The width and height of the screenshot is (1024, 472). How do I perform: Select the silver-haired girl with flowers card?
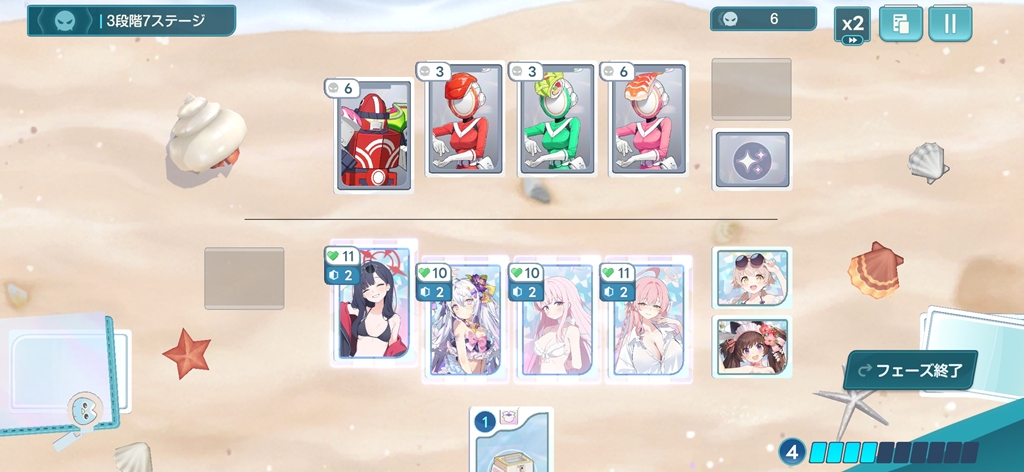pyautogui.click(x=464, y=320)
